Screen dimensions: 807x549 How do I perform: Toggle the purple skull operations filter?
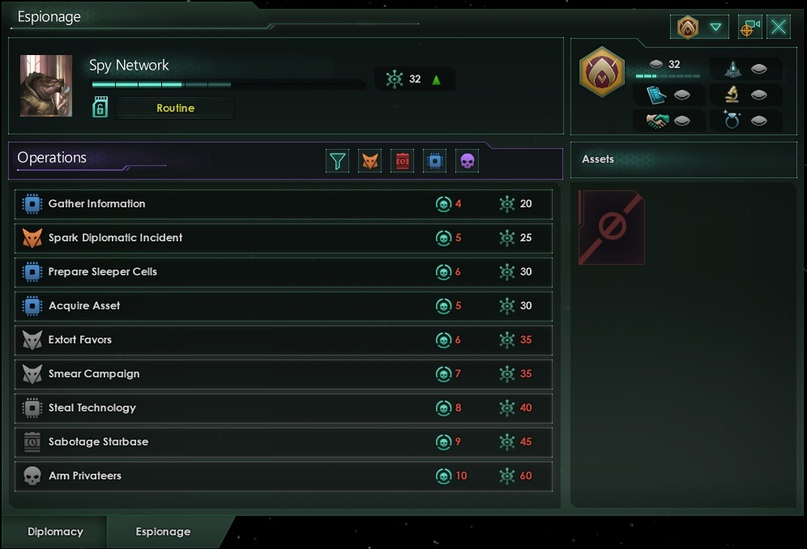click(x=467, y=161)
